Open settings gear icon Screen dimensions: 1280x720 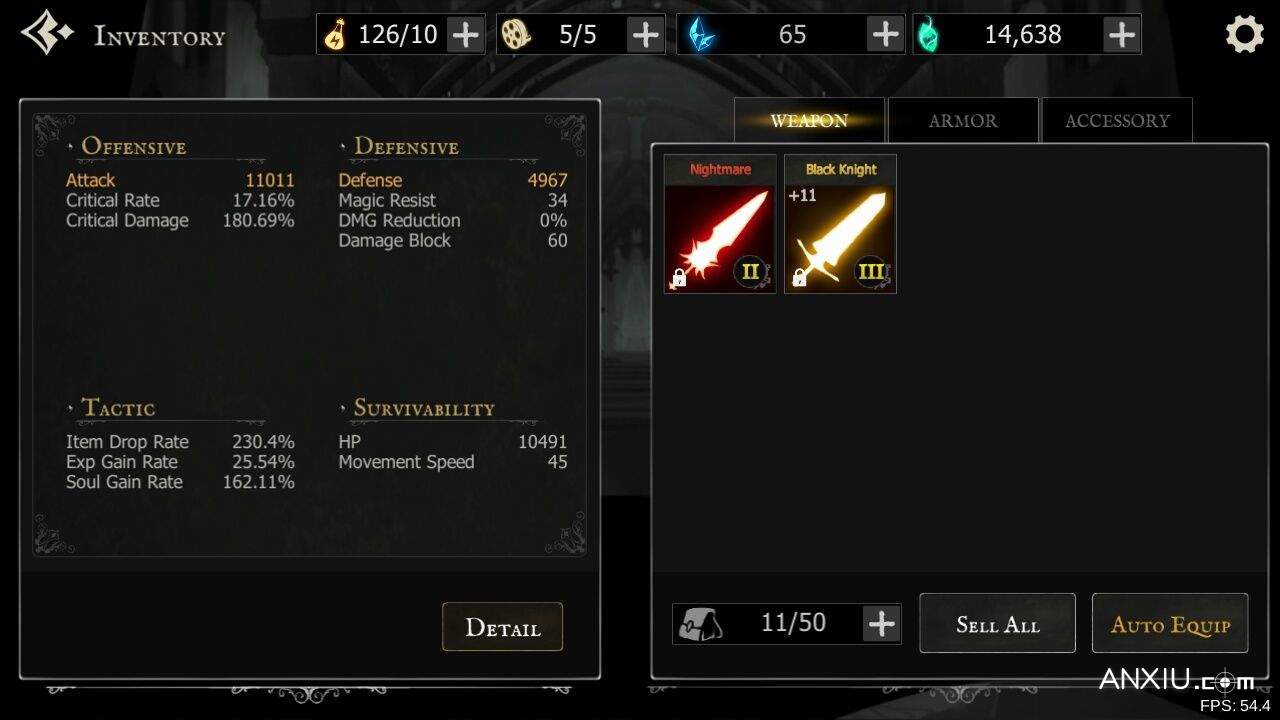(x=1244, y=35)
